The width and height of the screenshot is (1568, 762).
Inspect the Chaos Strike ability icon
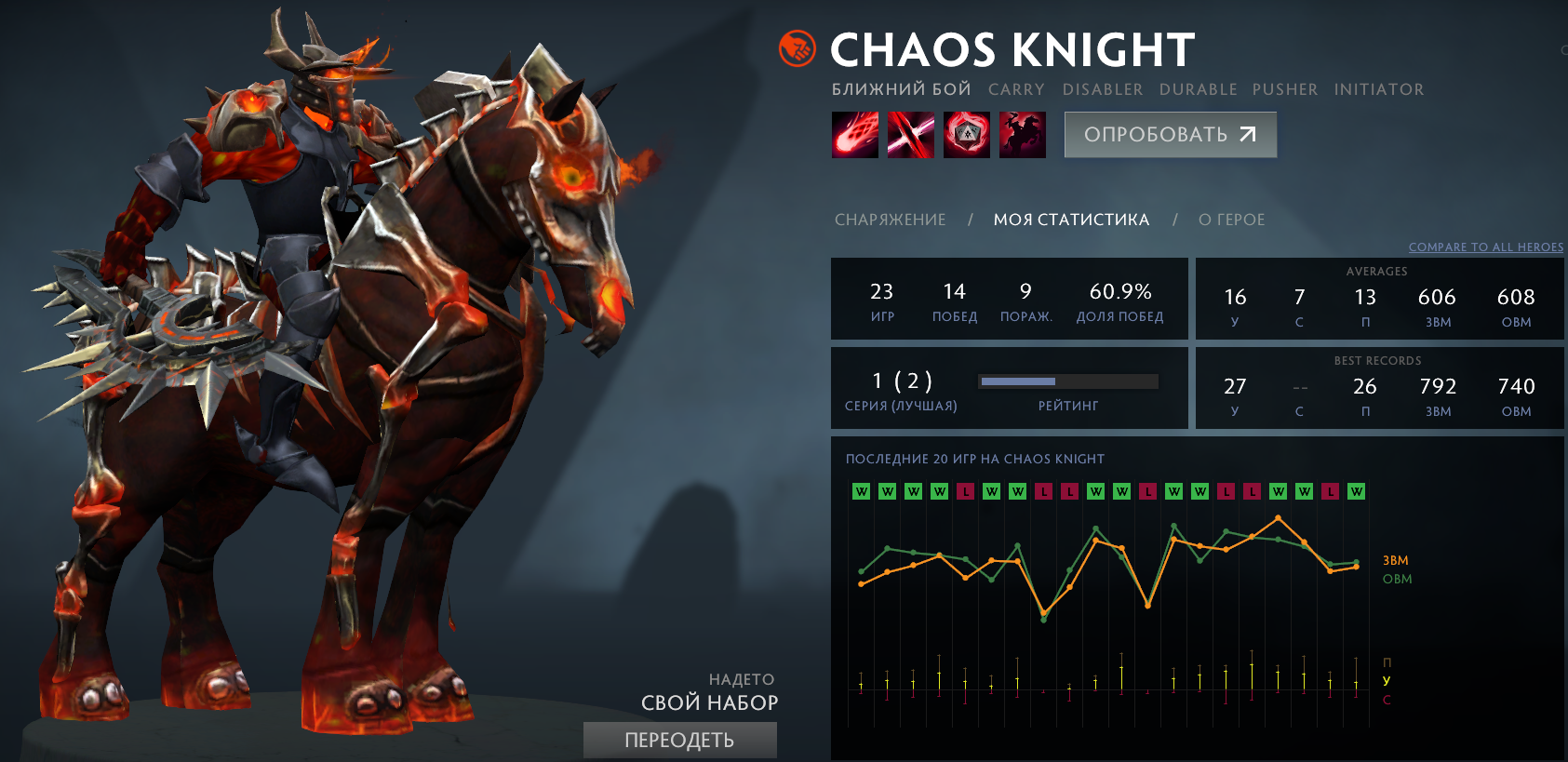coord(966,135)
